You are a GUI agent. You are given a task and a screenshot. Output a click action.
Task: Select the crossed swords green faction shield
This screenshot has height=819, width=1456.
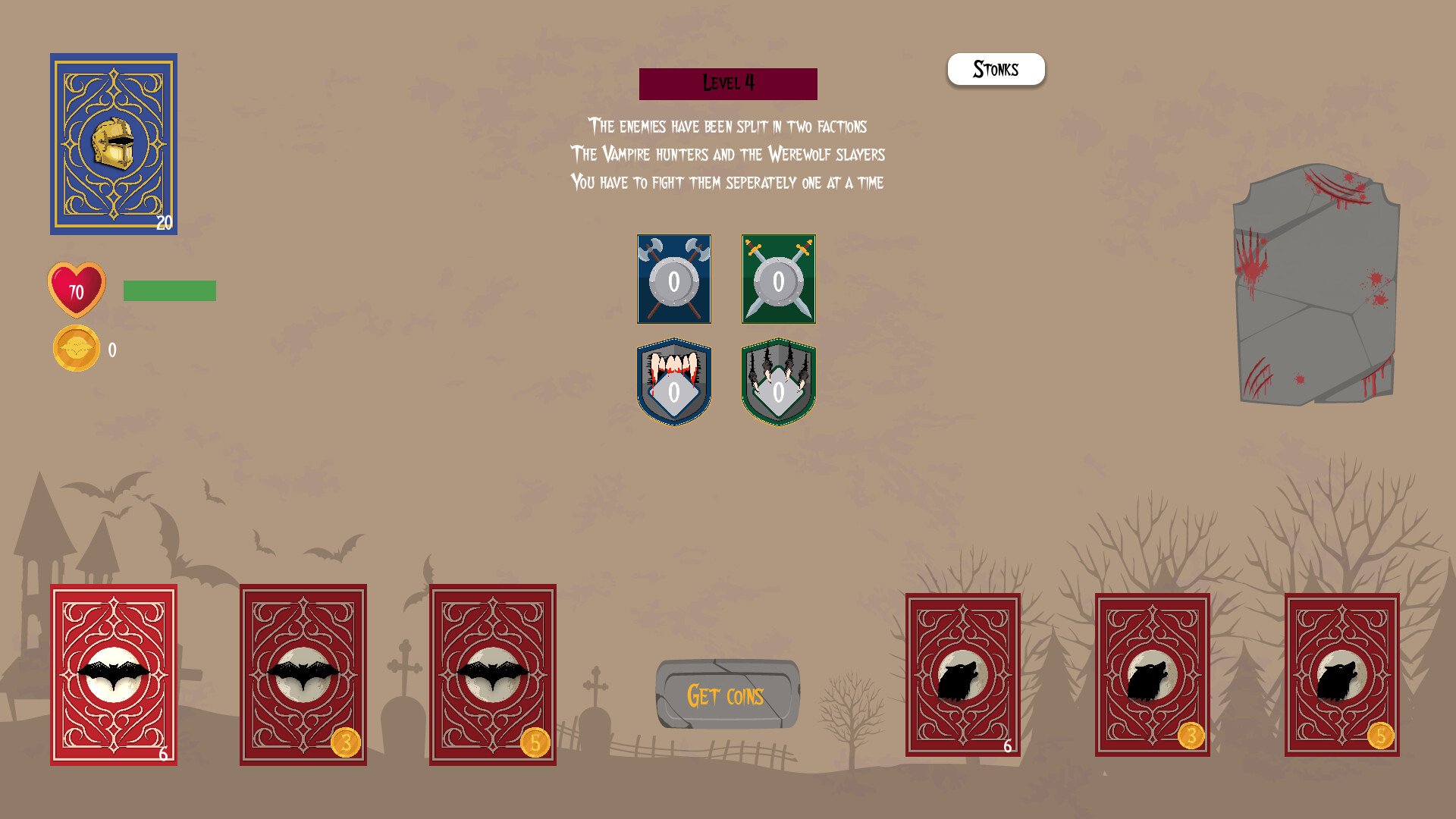(x=778, y=279)
